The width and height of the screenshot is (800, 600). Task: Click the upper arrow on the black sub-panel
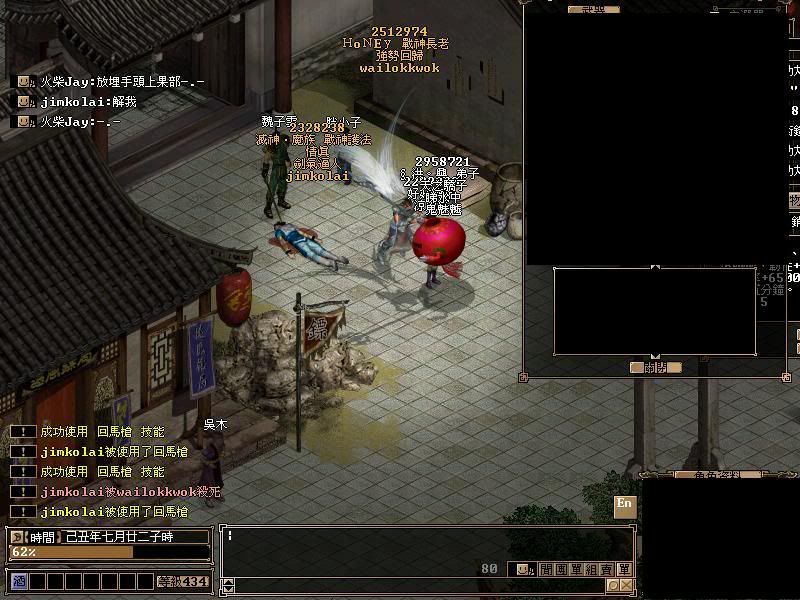pos(655,268)
